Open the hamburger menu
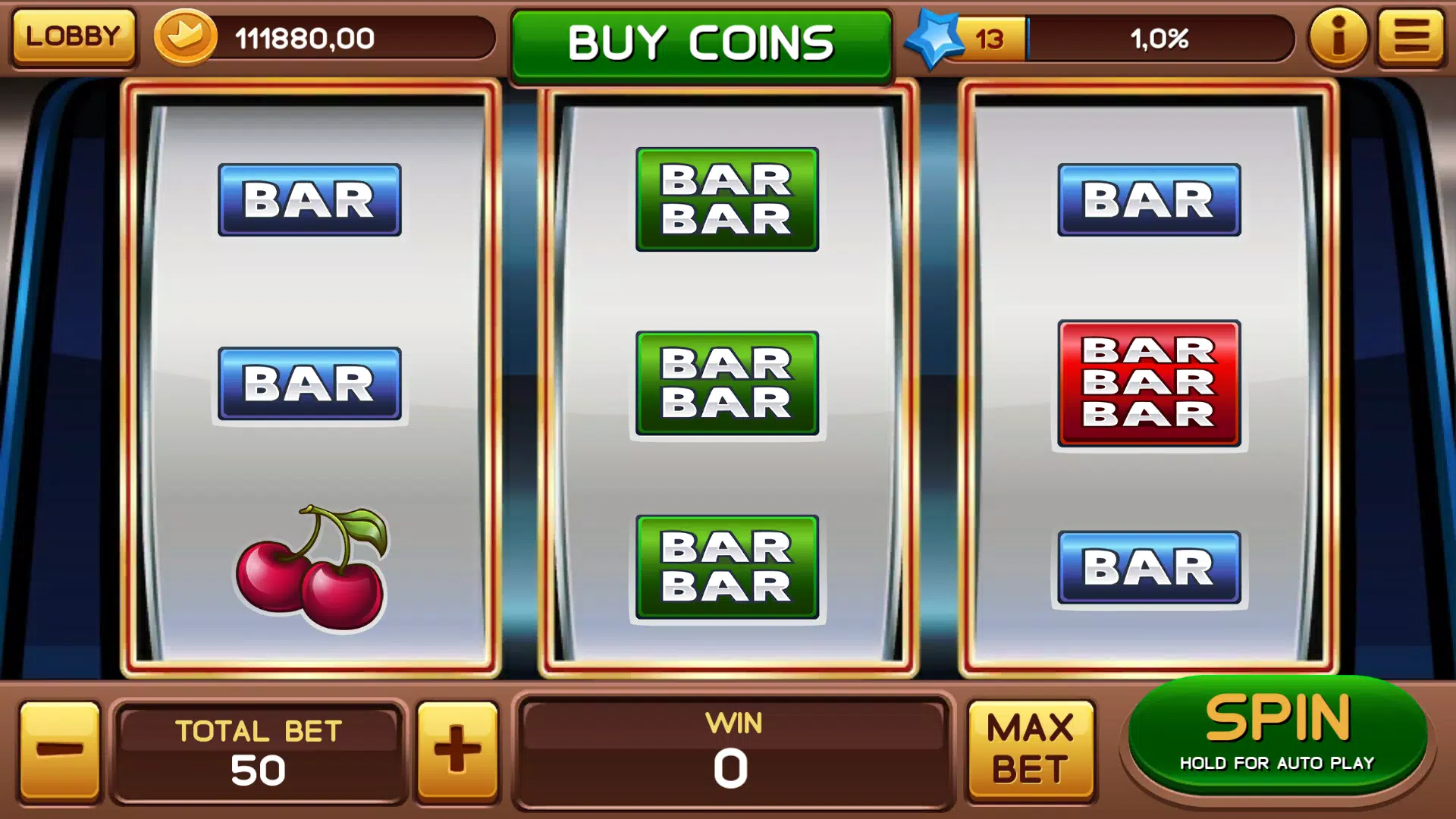The image size is (1456, 819). [1411, 36]
